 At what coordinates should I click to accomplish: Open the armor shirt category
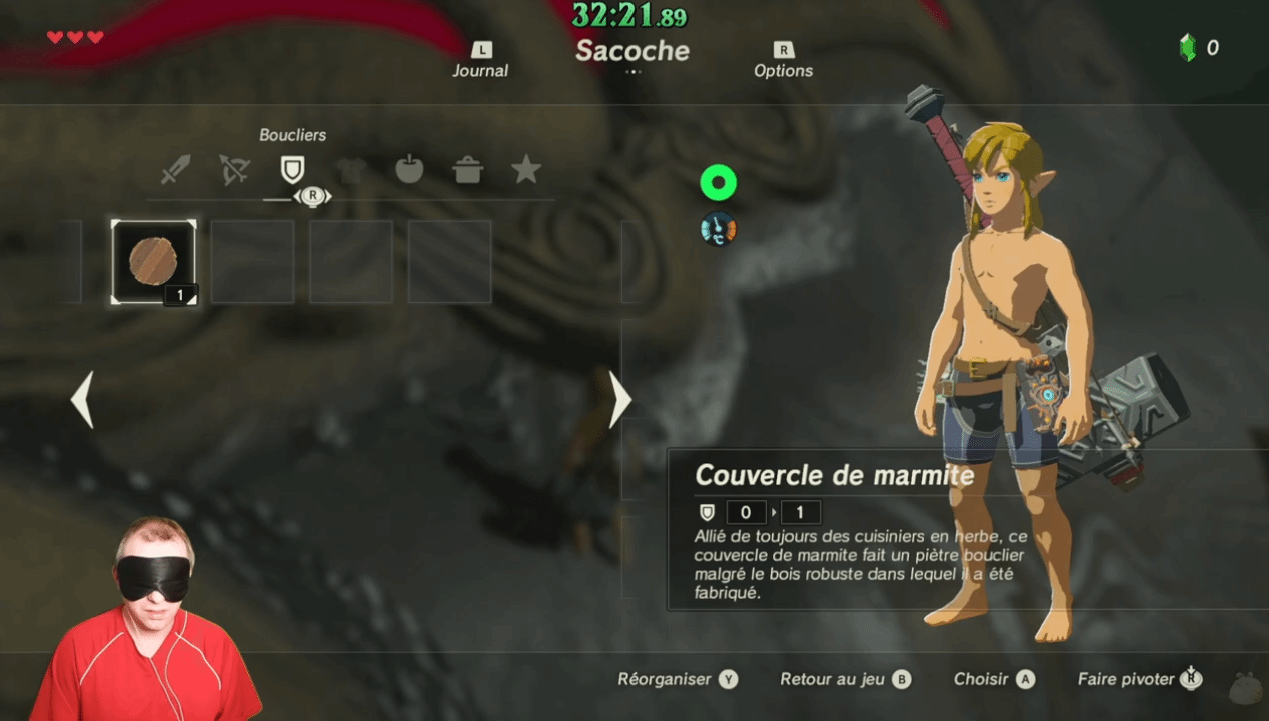coord(349,170)
